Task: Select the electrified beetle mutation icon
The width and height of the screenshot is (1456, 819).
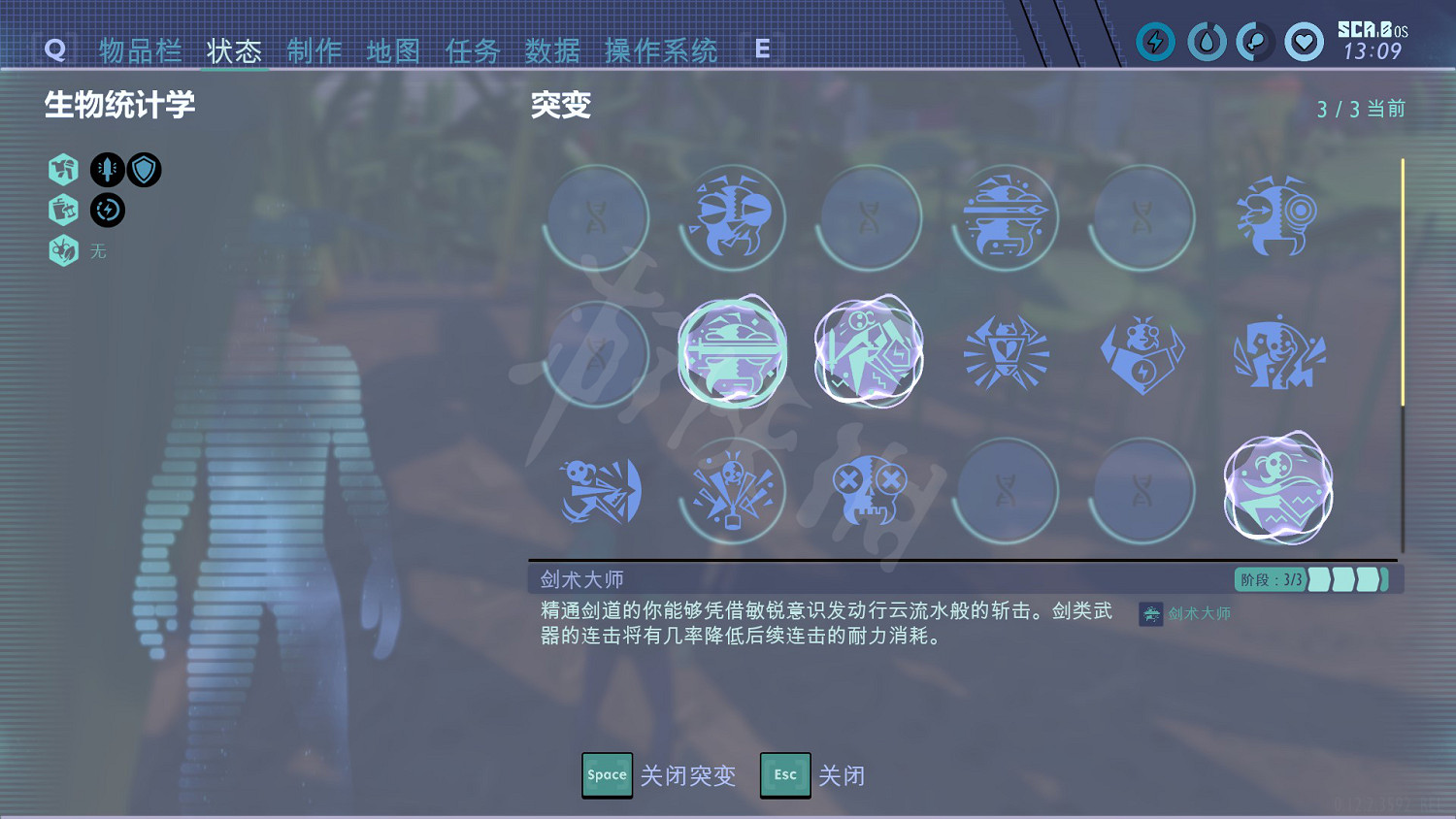Action: (x=1142, y=356)
